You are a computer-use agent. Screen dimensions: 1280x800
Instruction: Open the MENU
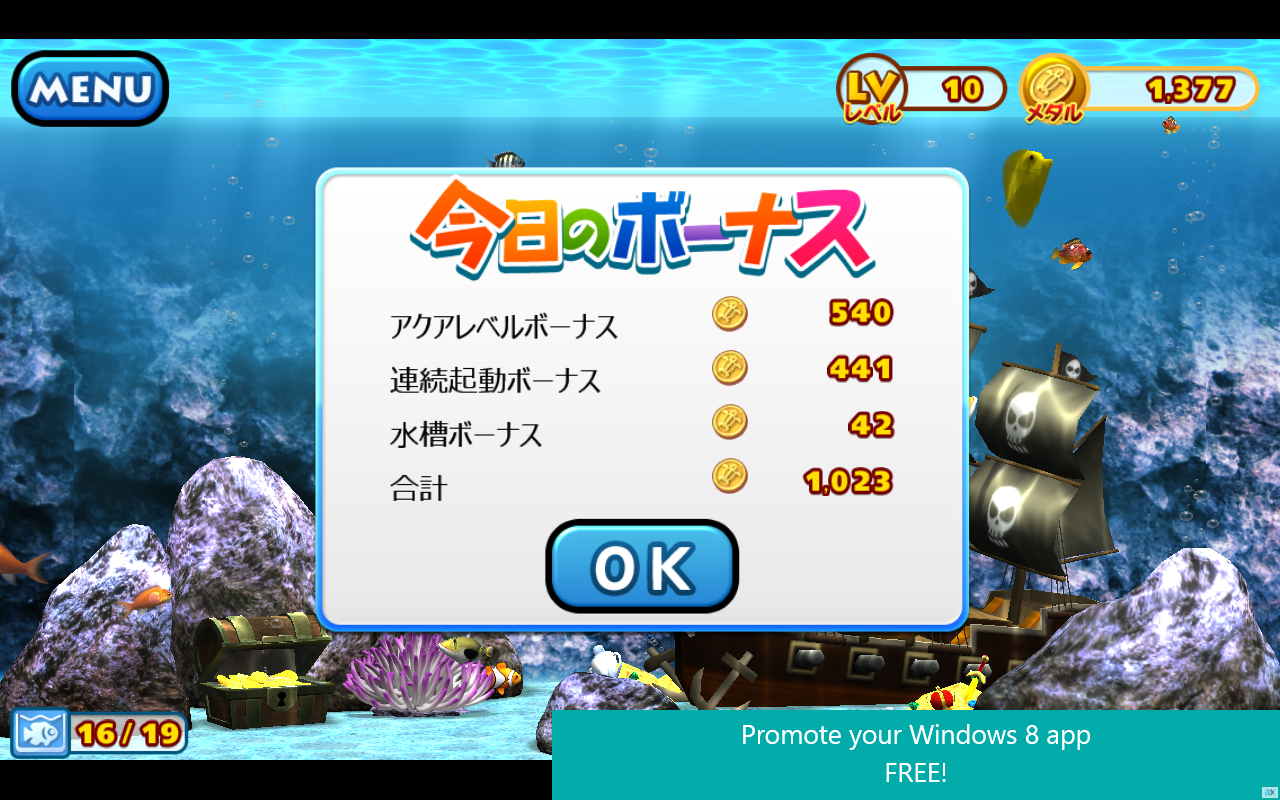(x=88, y=88)
